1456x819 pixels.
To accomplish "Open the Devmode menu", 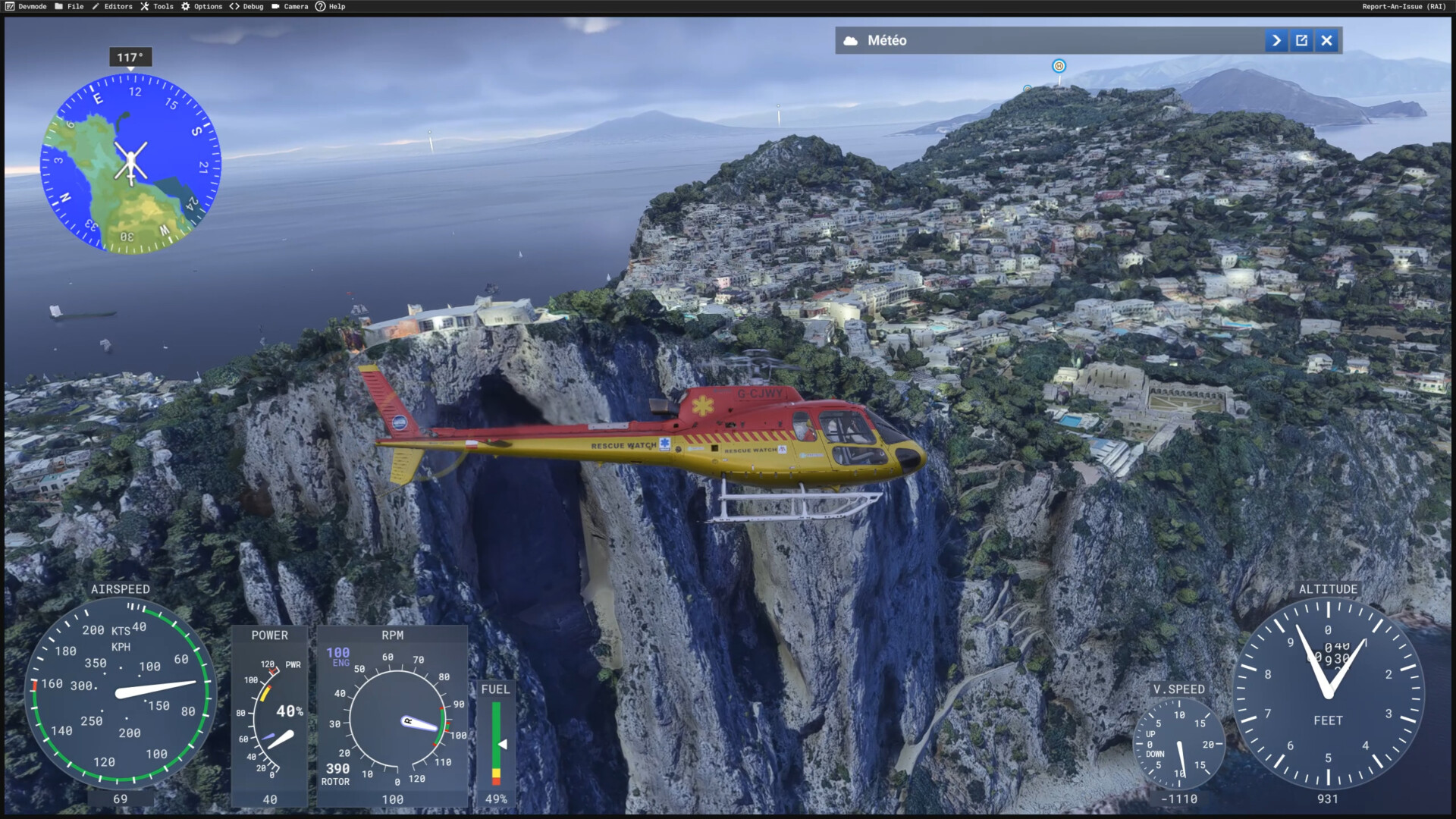I will coord(26,7).
